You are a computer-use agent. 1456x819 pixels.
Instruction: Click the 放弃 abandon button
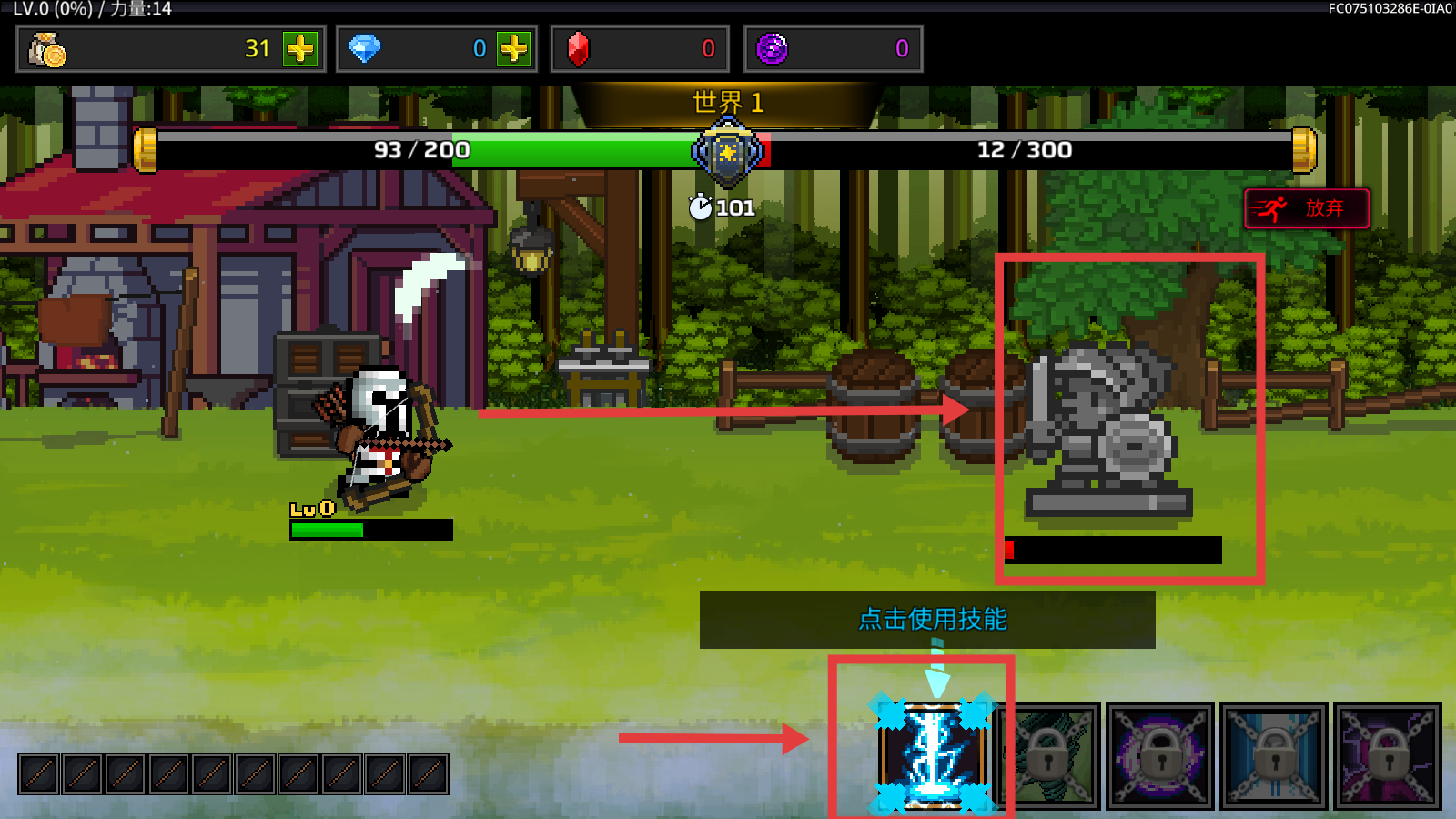click(x=1307, y=208)
